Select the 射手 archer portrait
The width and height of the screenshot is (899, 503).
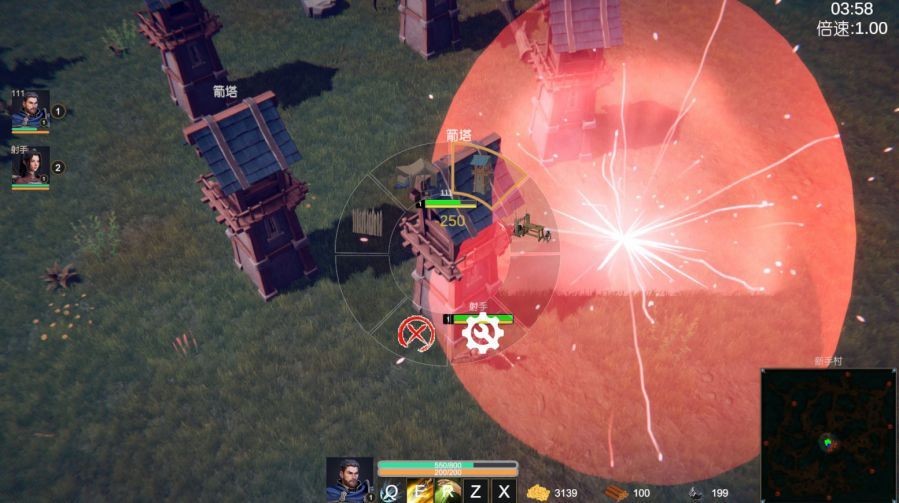[x=29, y=167]
